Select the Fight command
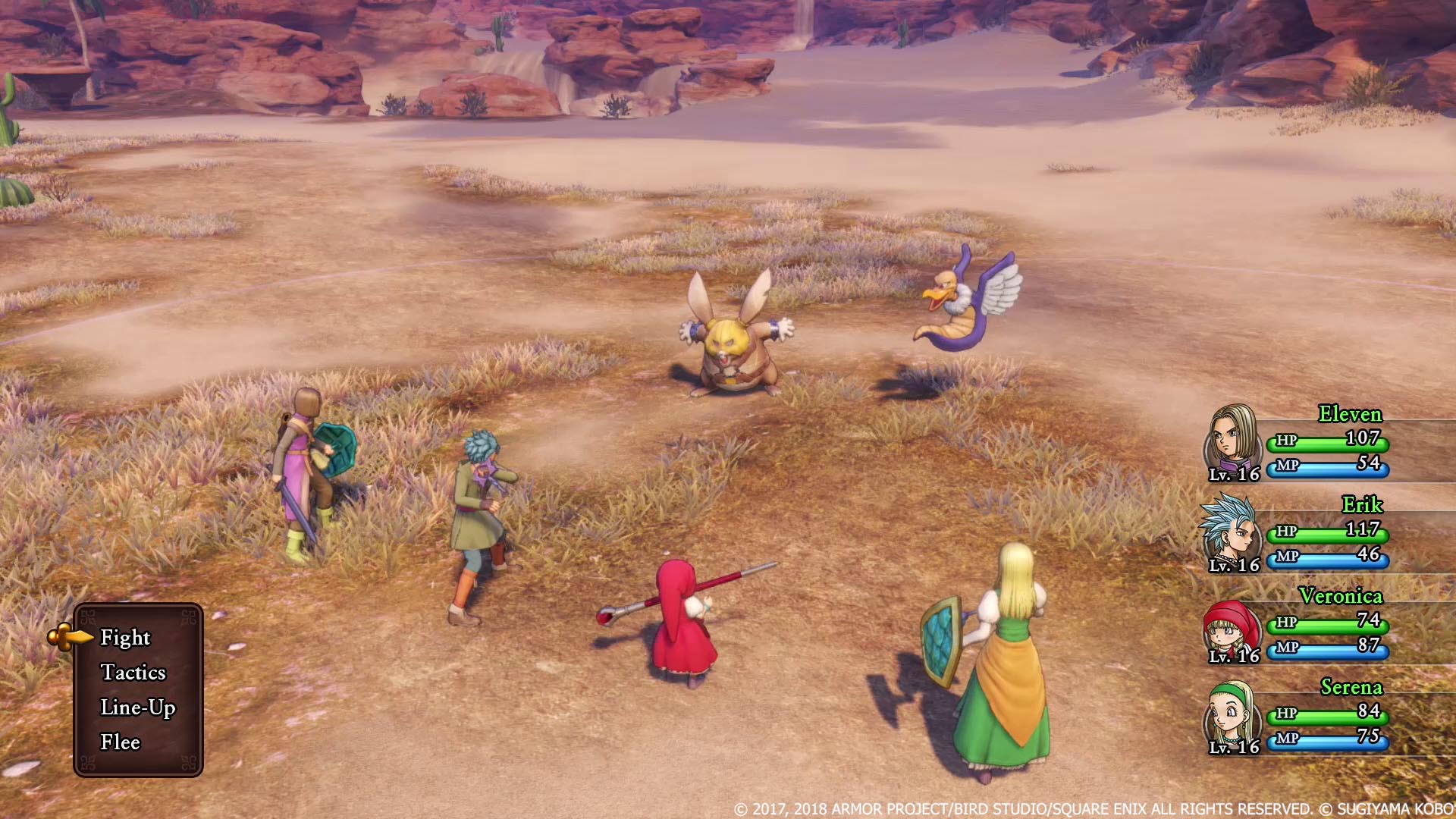 tap(127, 638)
